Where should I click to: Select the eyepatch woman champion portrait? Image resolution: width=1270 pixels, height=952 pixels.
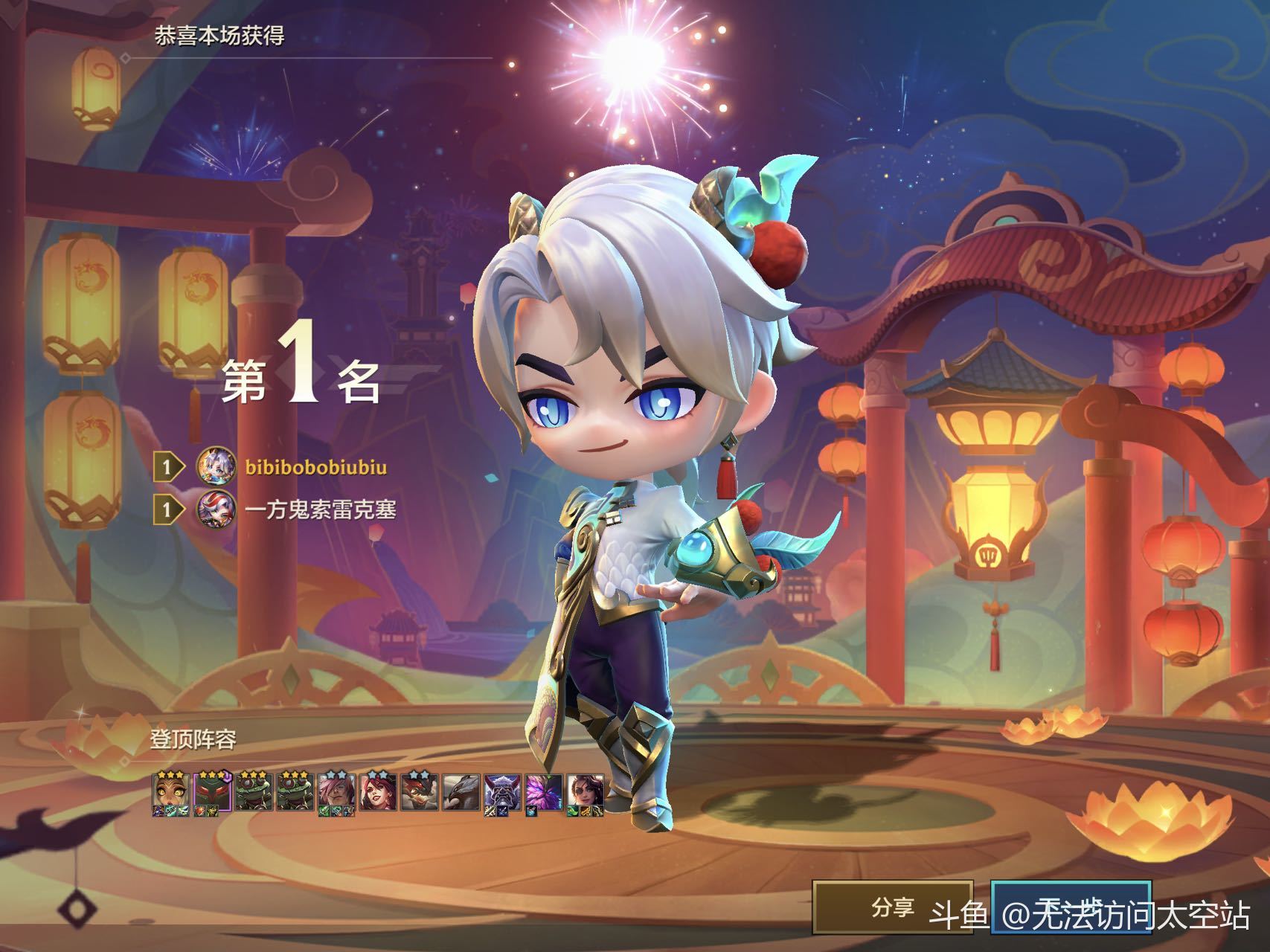tap(586, 792)
